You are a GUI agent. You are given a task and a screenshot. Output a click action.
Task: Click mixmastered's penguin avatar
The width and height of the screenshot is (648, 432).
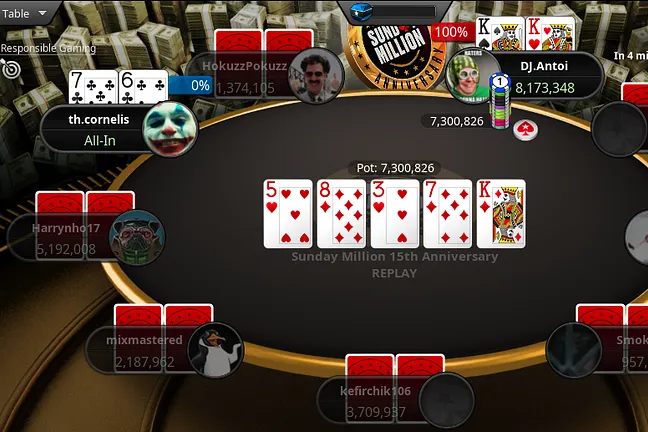(215, 350)
